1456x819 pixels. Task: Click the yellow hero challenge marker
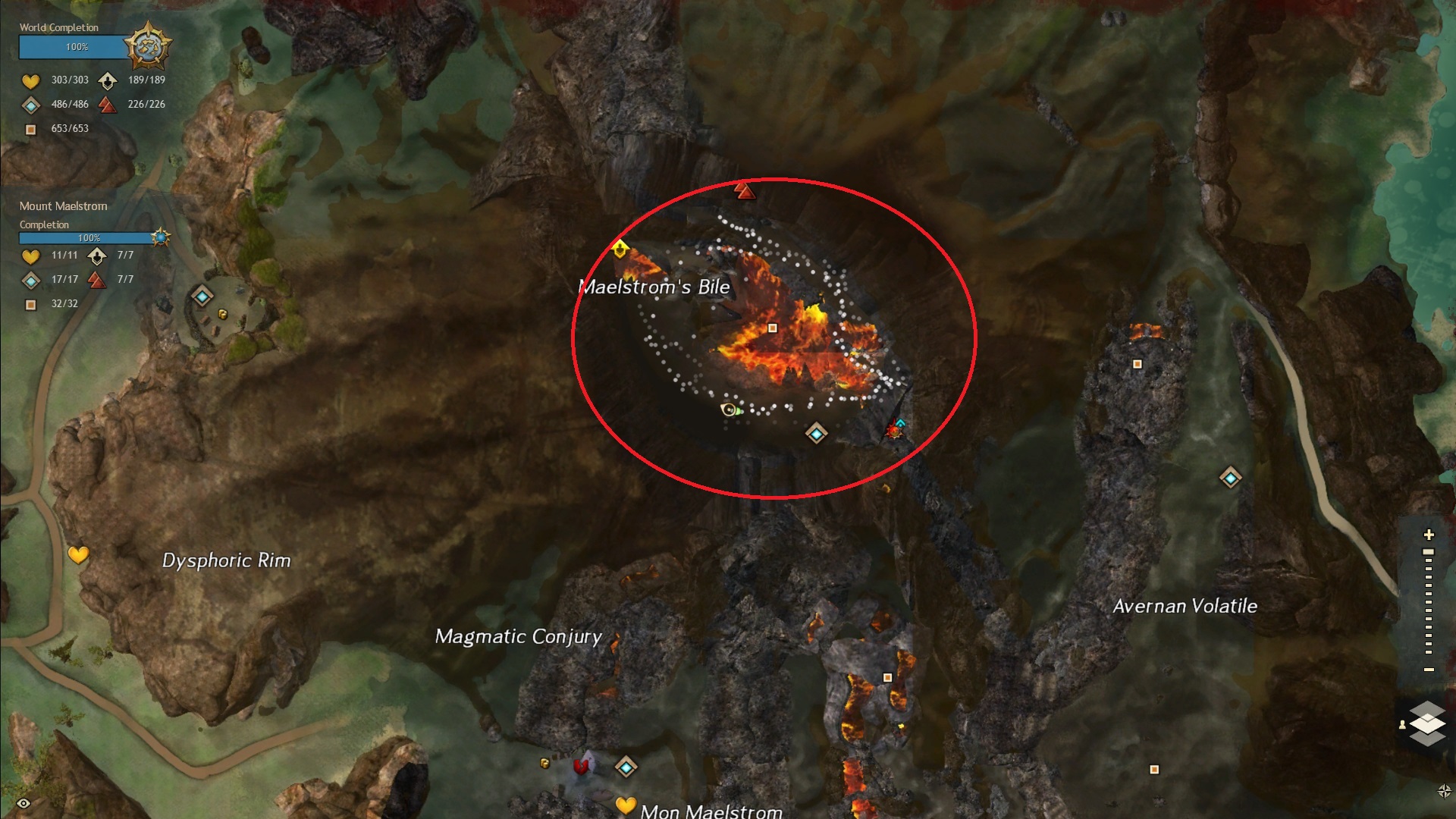pos(620,249)
